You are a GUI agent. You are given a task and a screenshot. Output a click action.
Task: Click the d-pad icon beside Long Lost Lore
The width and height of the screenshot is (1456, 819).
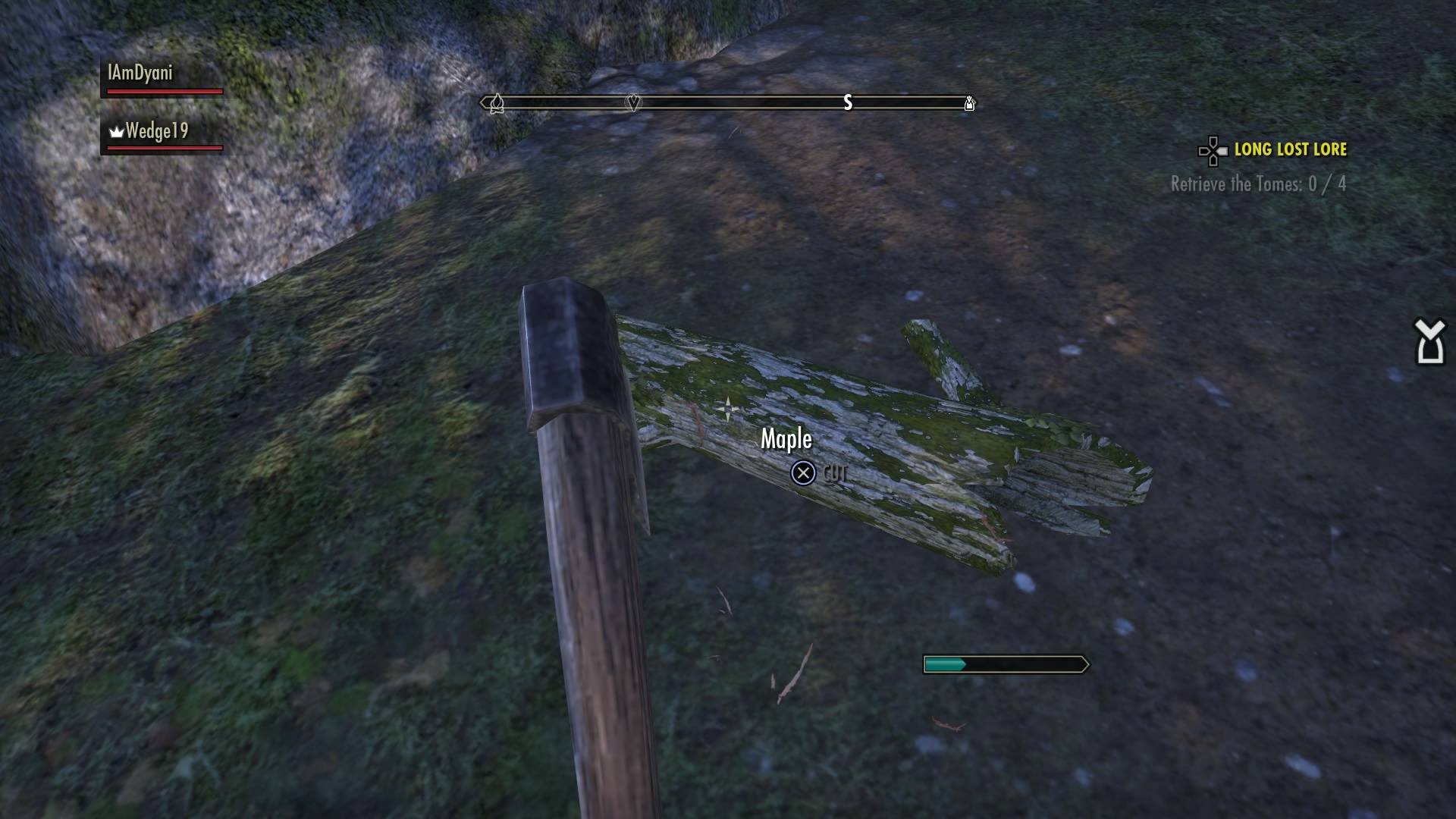tap(1212, 151)
